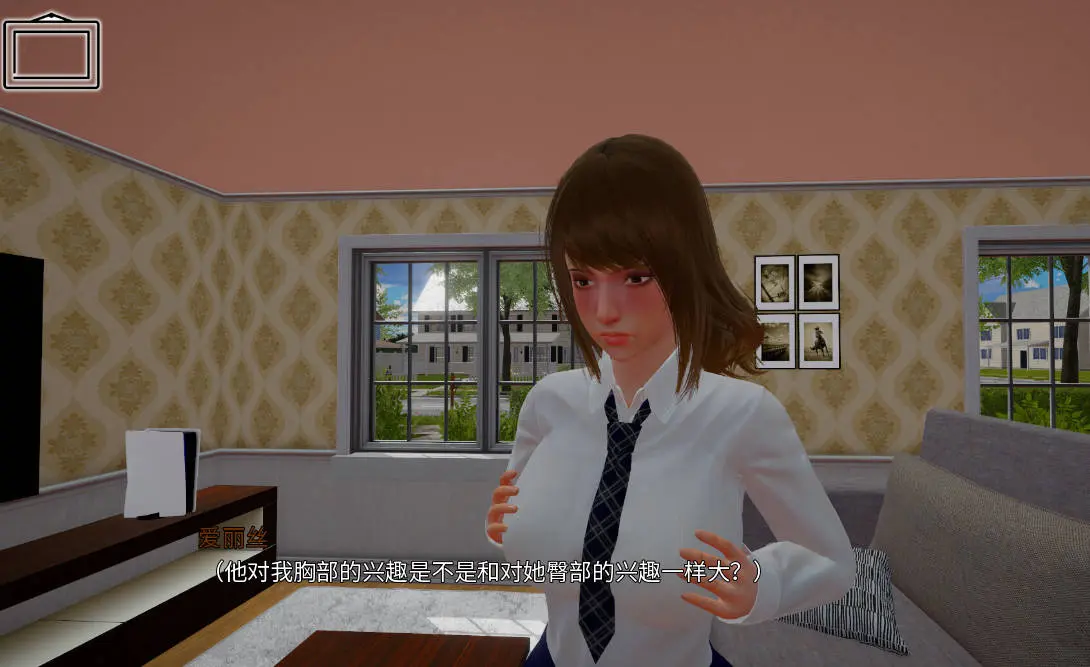The height and width of the screenshot is (667, 1090).
Task: Open the picture frame gallery icon
Action: click(x=51, y=52)
